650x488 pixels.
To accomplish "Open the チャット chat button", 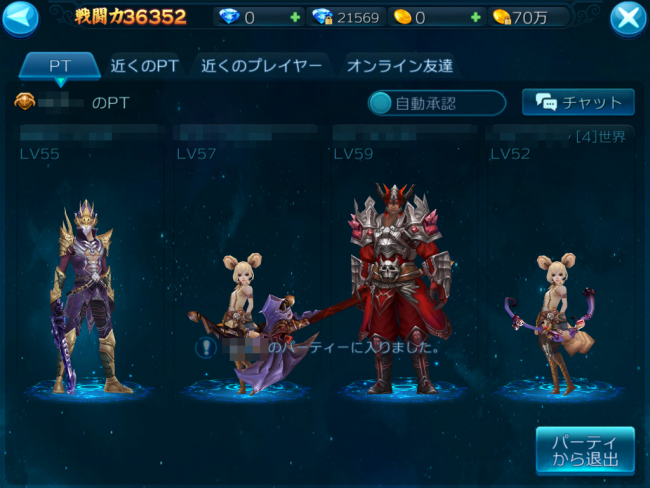I will coord(578,102).
